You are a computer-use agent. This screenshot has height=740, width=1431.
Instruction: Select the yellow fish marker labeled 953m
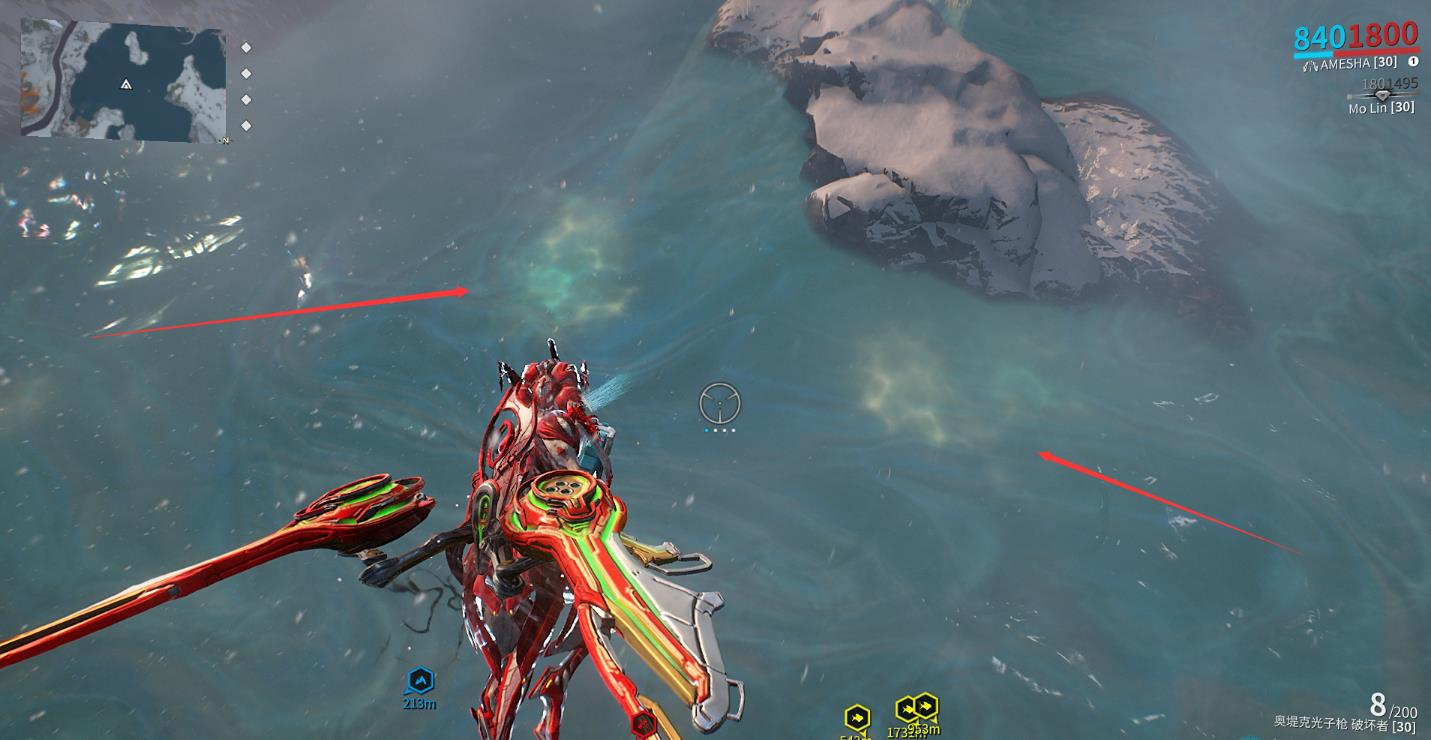coord(925,707)
